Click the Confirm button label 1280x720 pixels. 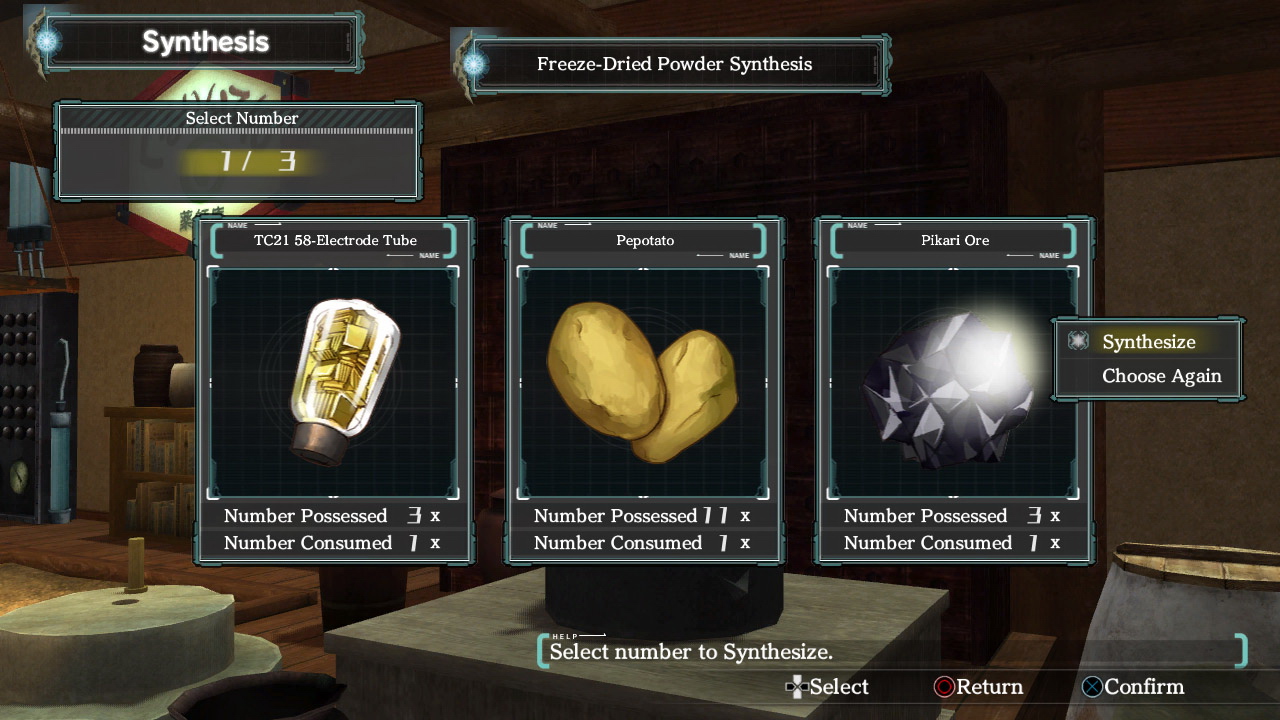point(1144,687)
